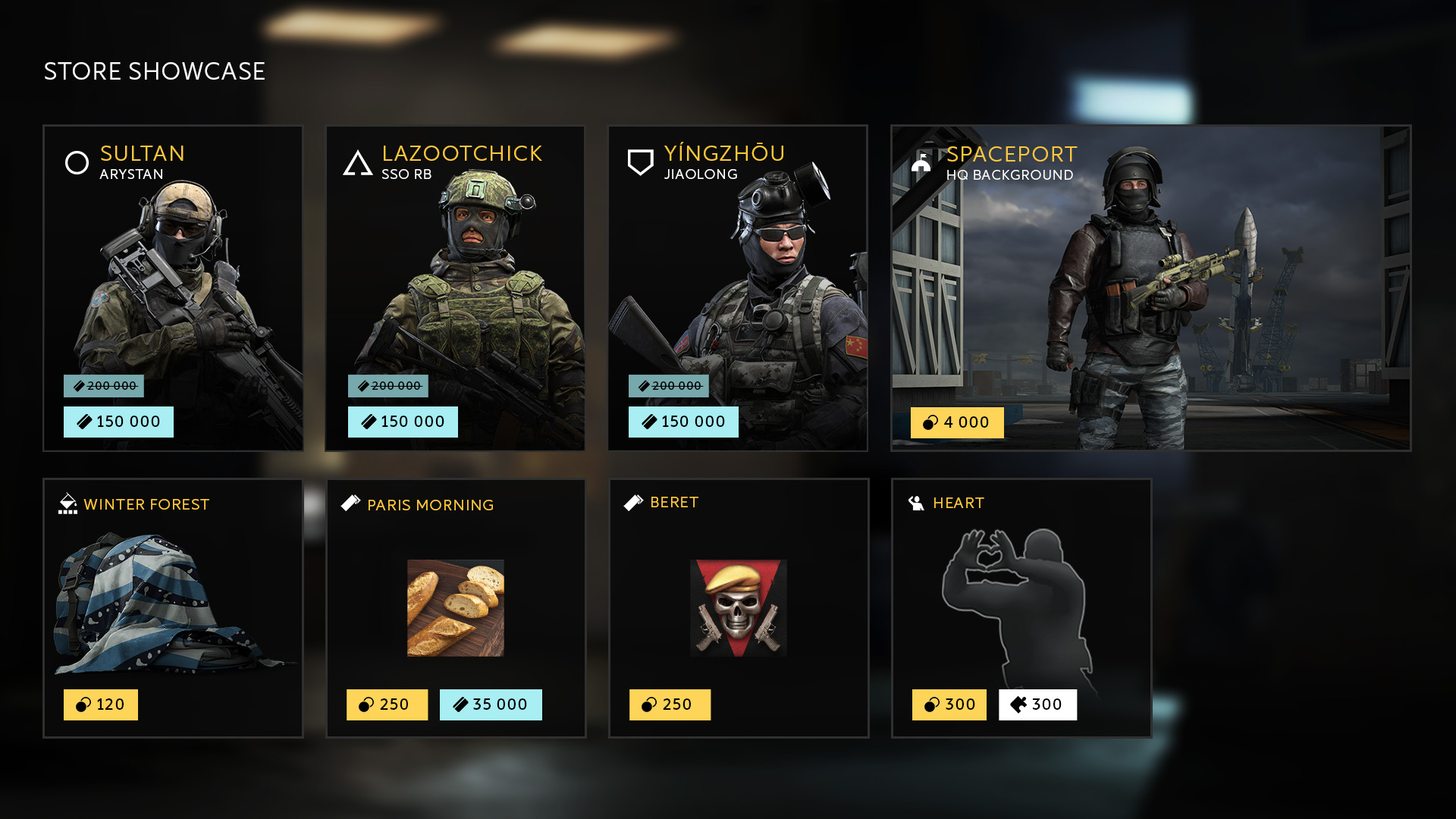Viewport: 1456px width, 819px height.
Task: Purchase Beret for 250 coins
Action: coord(670,704)
